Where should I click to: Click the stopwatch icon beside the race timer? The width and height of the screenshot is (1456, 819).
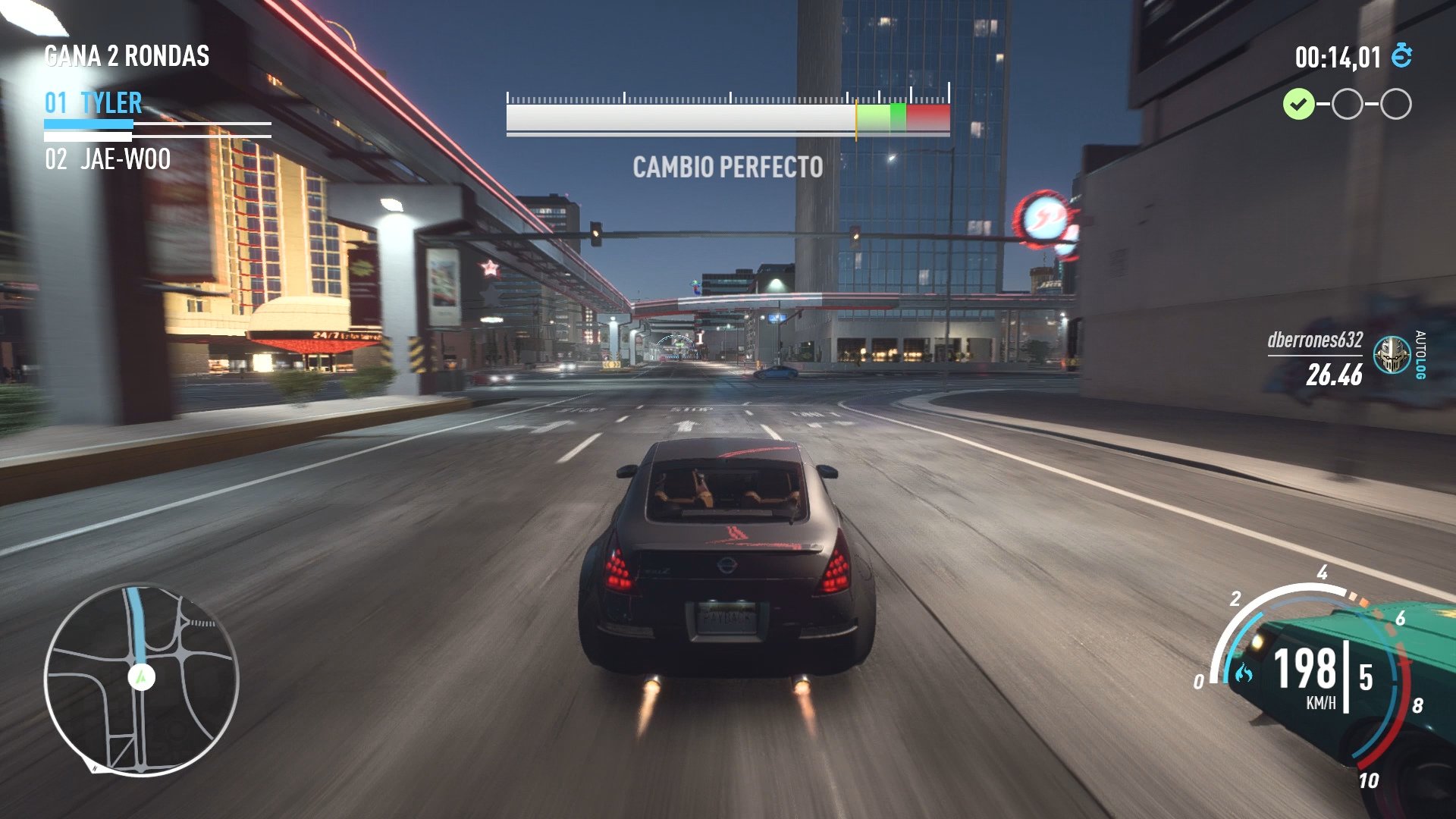pyautogui.click(x=1401, y=55)
